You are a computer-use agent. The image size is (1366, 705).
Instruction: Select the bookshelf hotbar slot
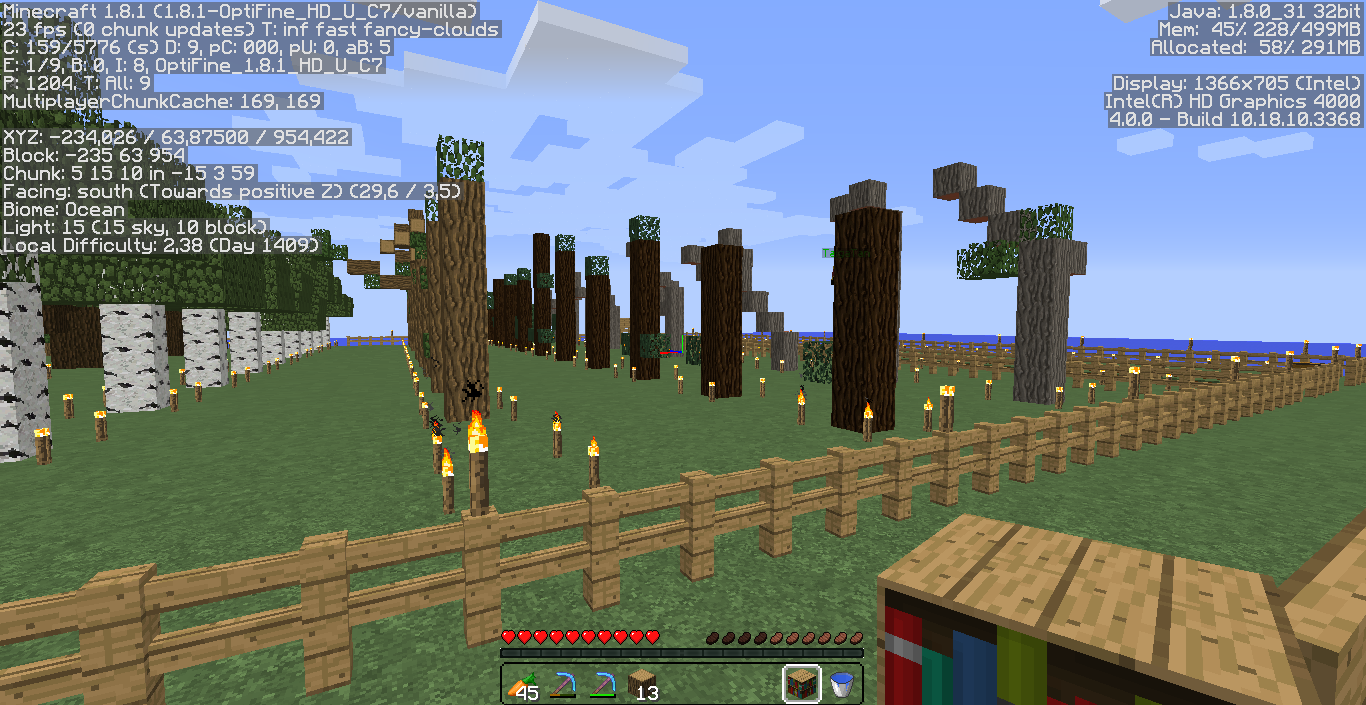point(802,685)
